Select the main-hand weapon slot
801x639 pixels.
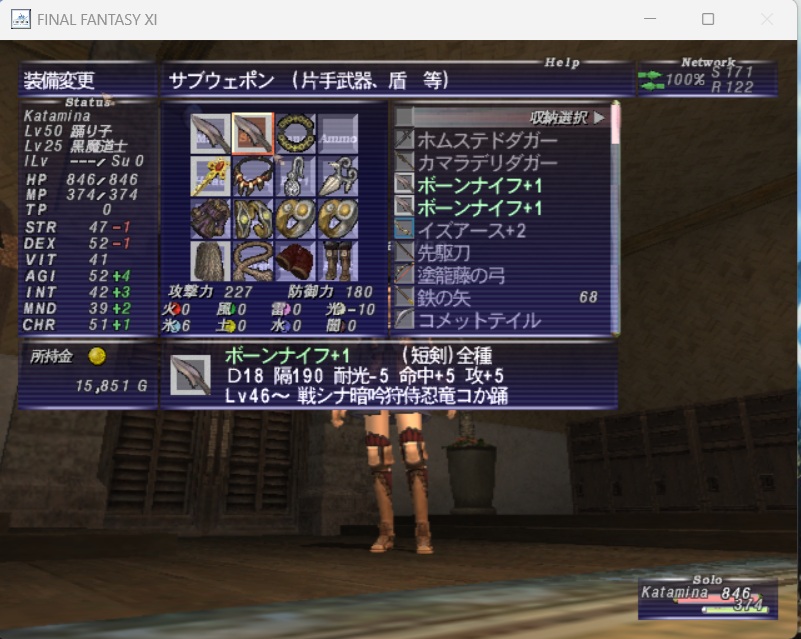click(x=210, y=134)
